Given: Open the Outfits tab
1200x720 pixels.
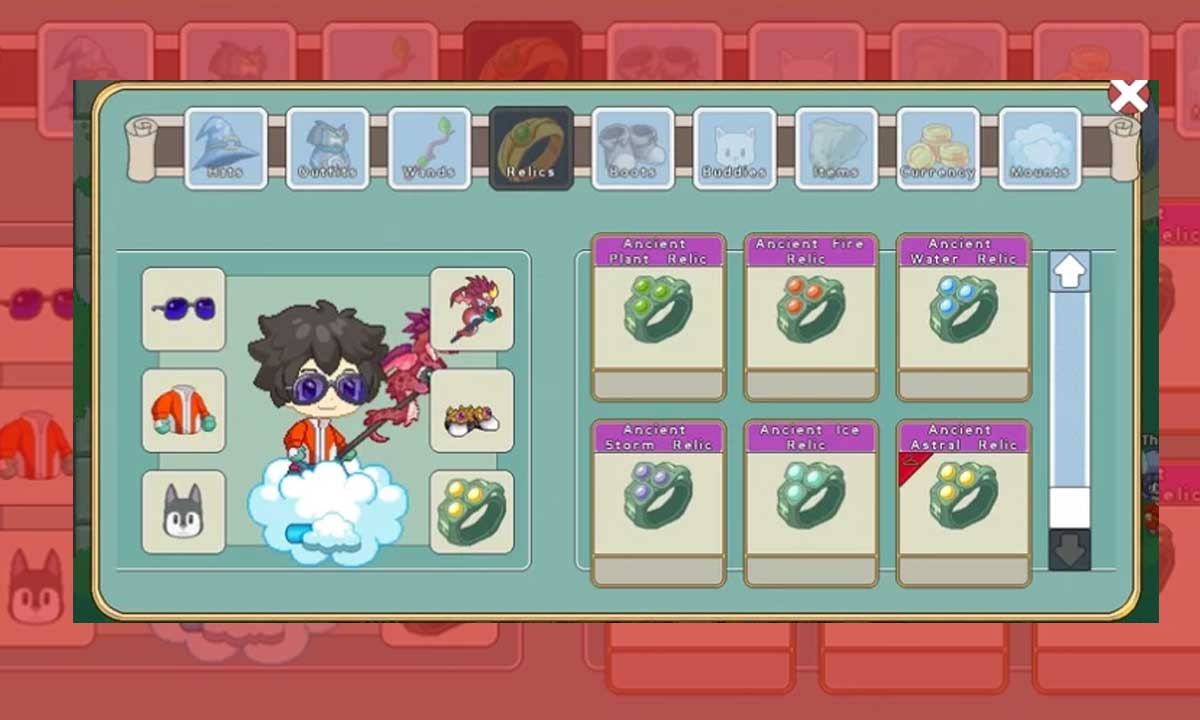Looking at the screenshot, I should coord(327,148).
